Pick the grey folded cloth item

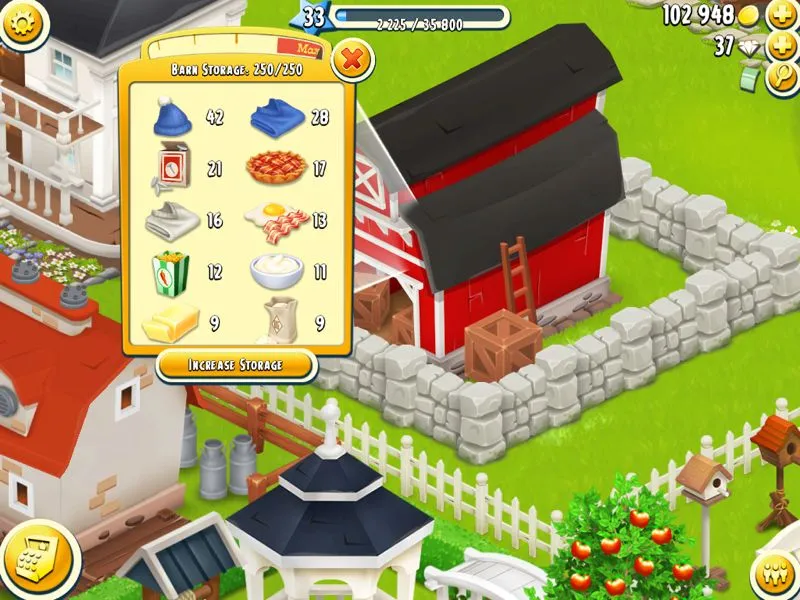173,220
